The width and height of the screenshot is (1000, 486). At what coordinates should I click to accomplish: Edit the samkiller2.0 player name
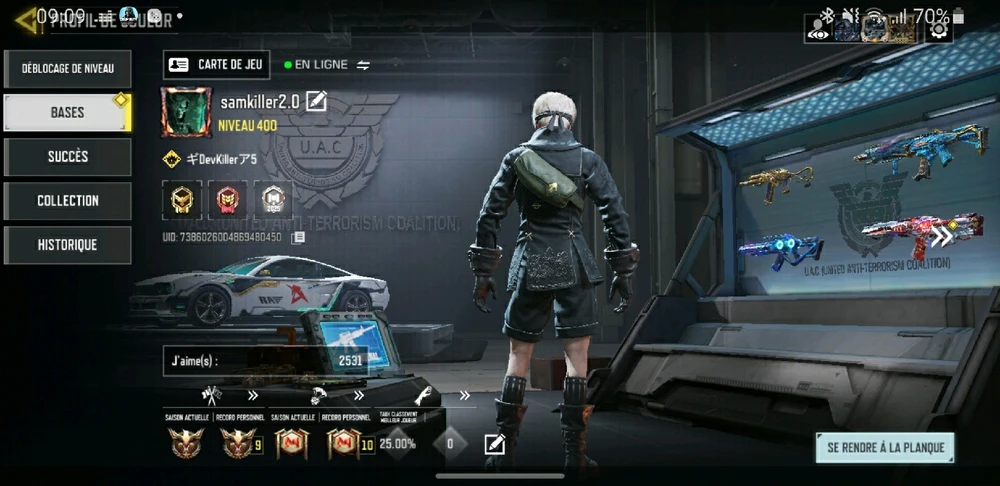click(x=316, y=101)
